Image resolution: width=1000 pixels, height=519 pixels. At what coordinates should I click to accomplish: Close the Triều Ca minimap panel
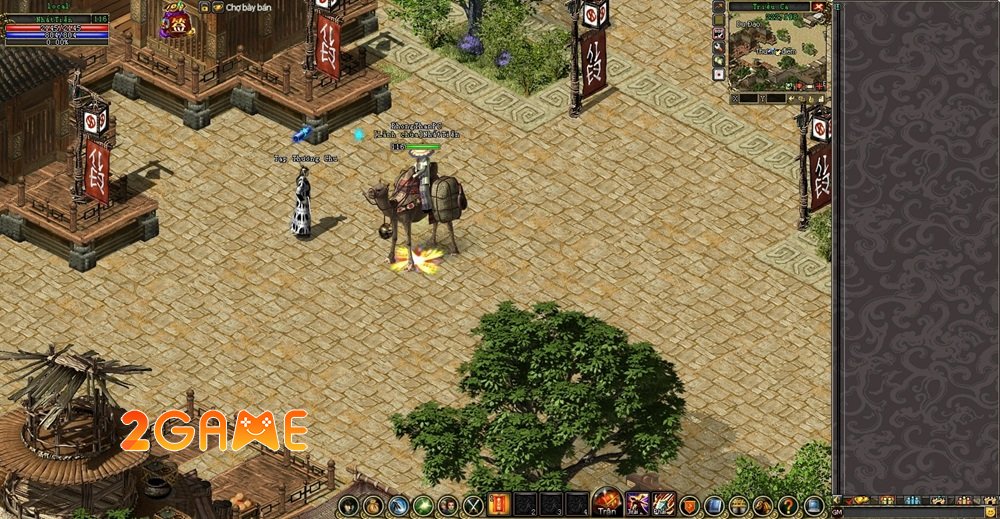(820, 7)
